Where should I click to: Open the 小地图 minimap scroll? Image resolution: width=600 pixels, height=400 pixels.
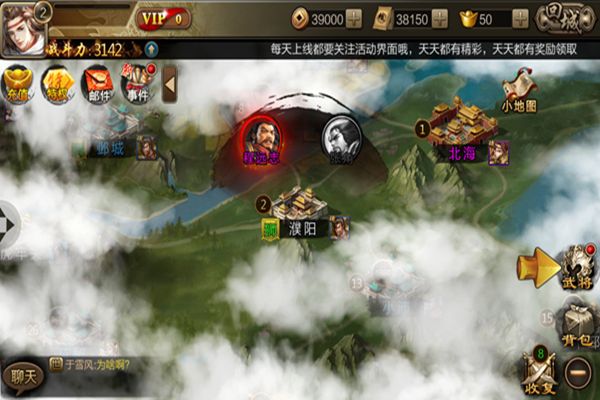(520, 90)
